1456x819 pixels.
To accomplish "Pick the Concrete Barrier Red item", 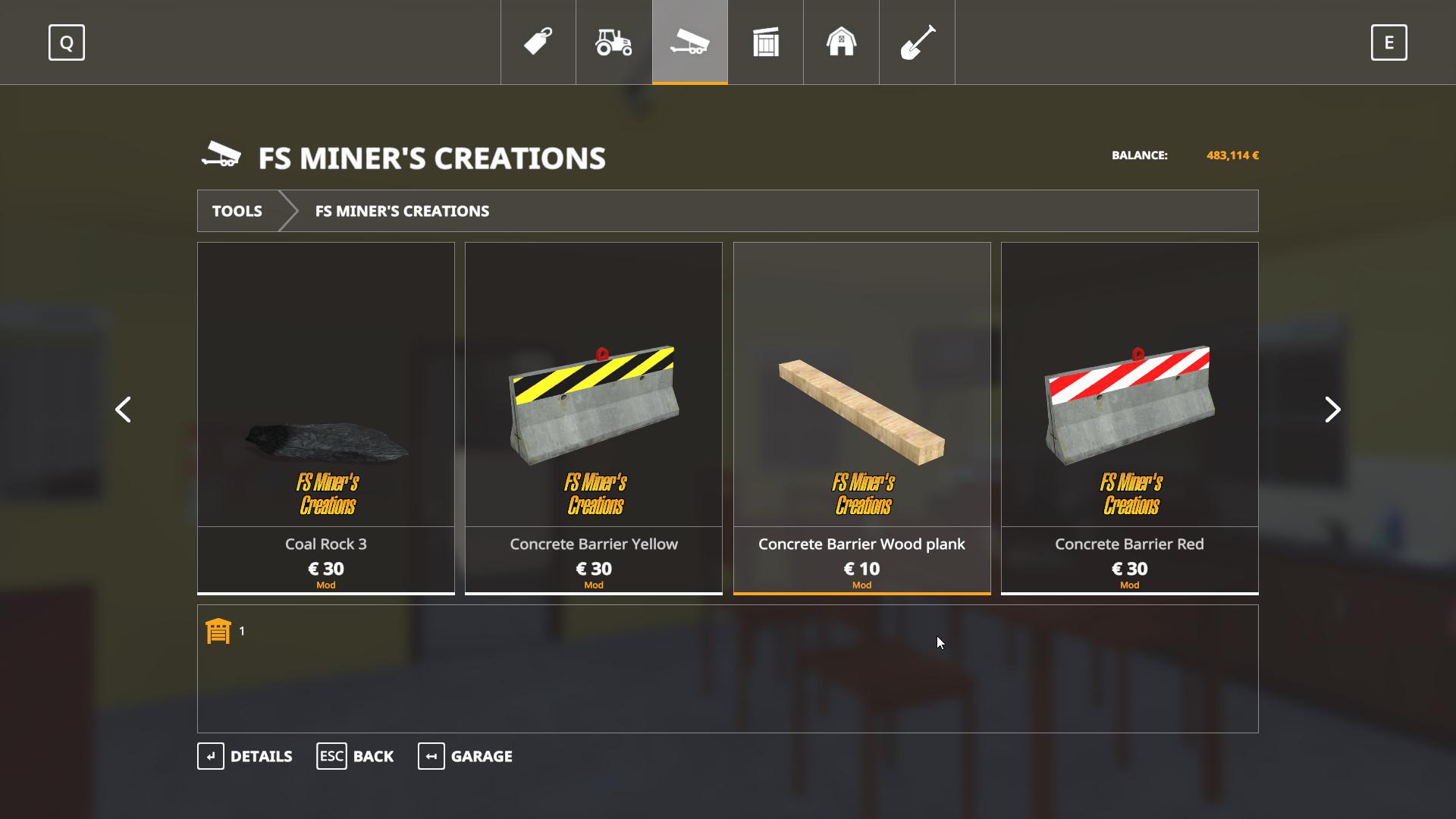I will tap(1129, 418).
